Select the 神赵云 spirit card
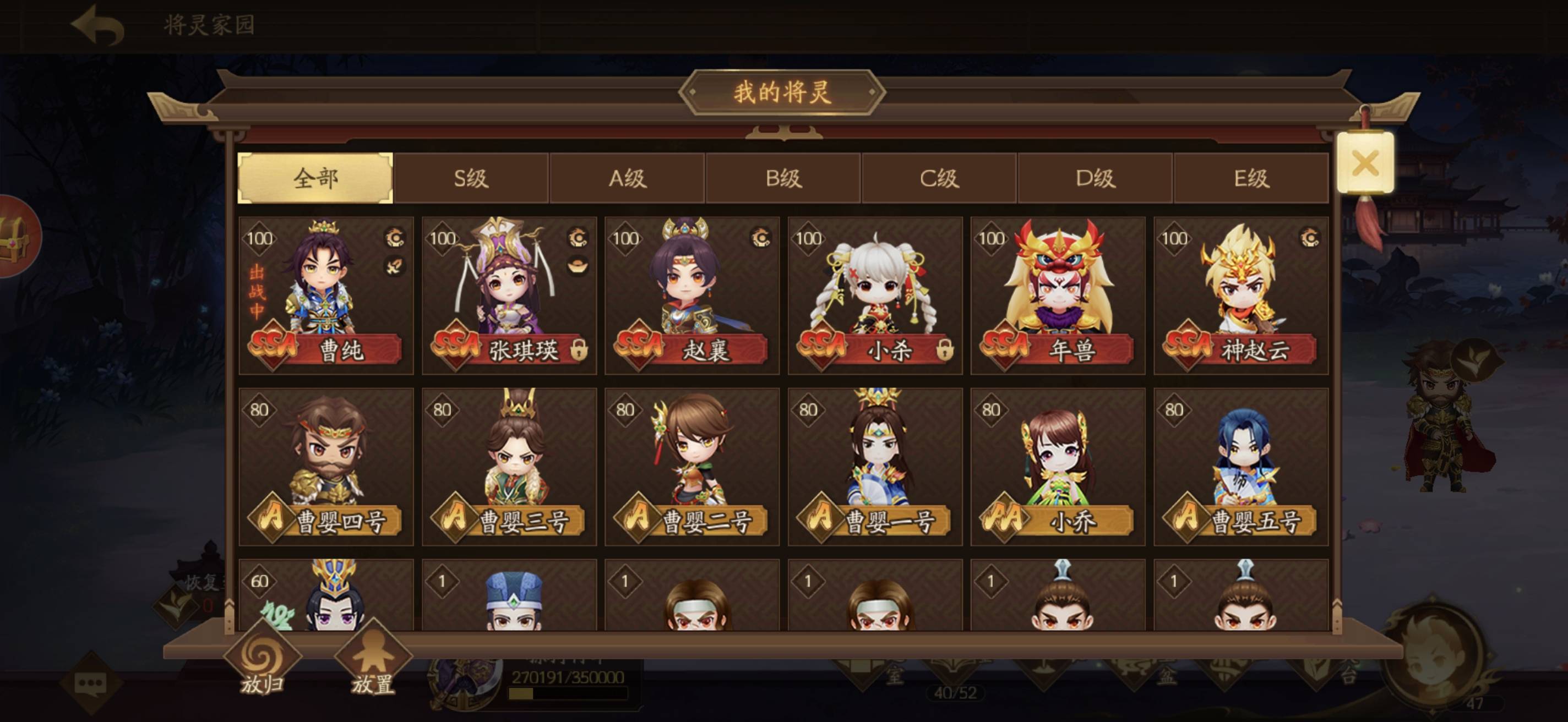 click(1240, 296)
